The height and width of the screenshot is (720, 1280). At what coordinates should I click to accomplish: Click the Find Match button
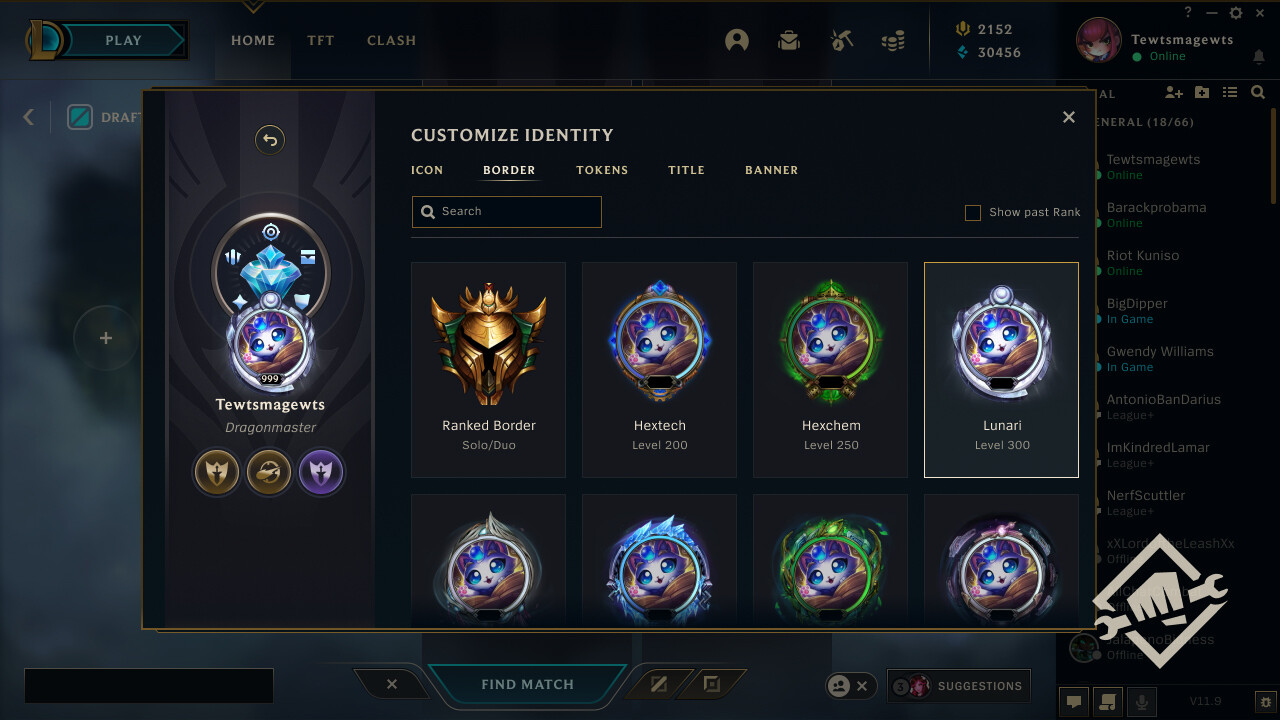(x=527, y=685)
